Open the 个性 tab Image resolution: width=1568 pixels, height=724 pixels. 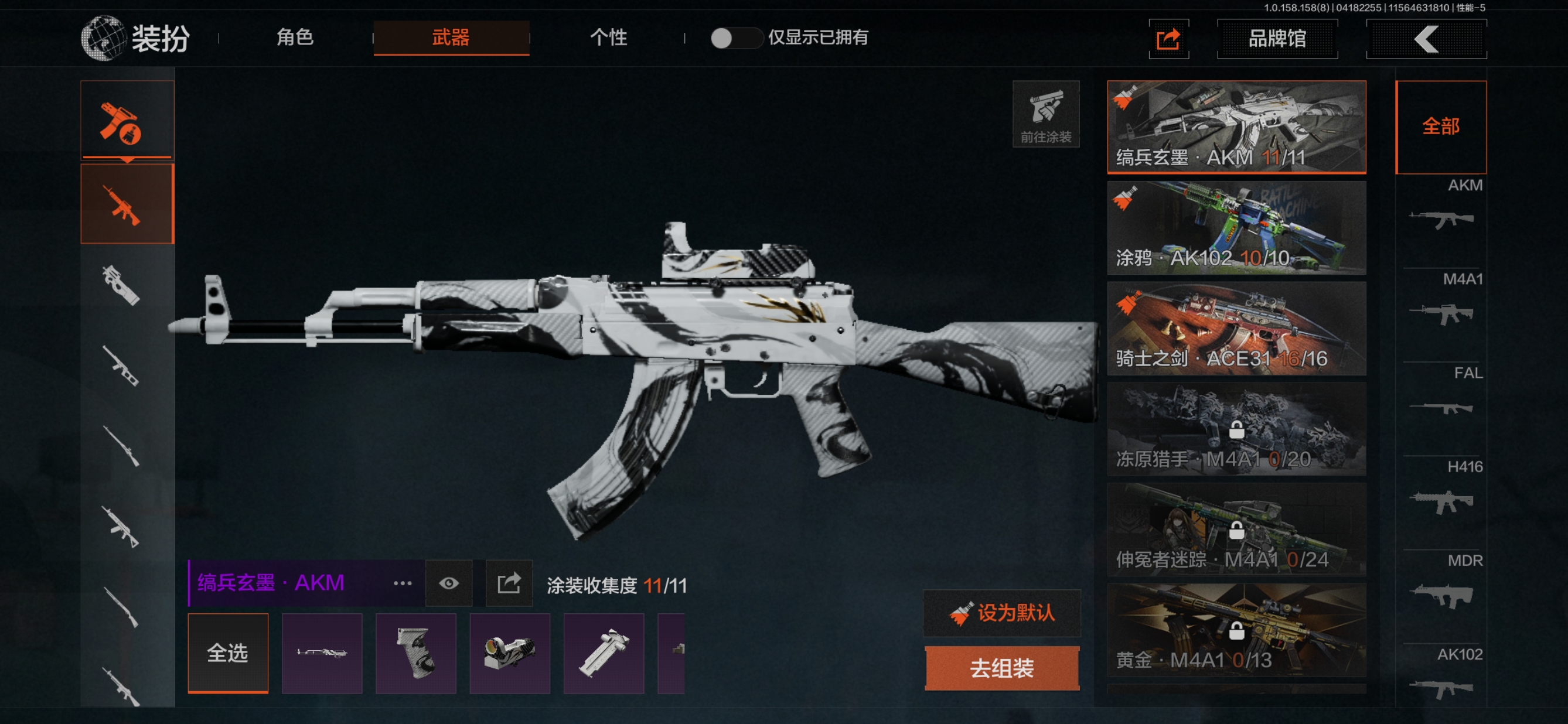[608, 37]
